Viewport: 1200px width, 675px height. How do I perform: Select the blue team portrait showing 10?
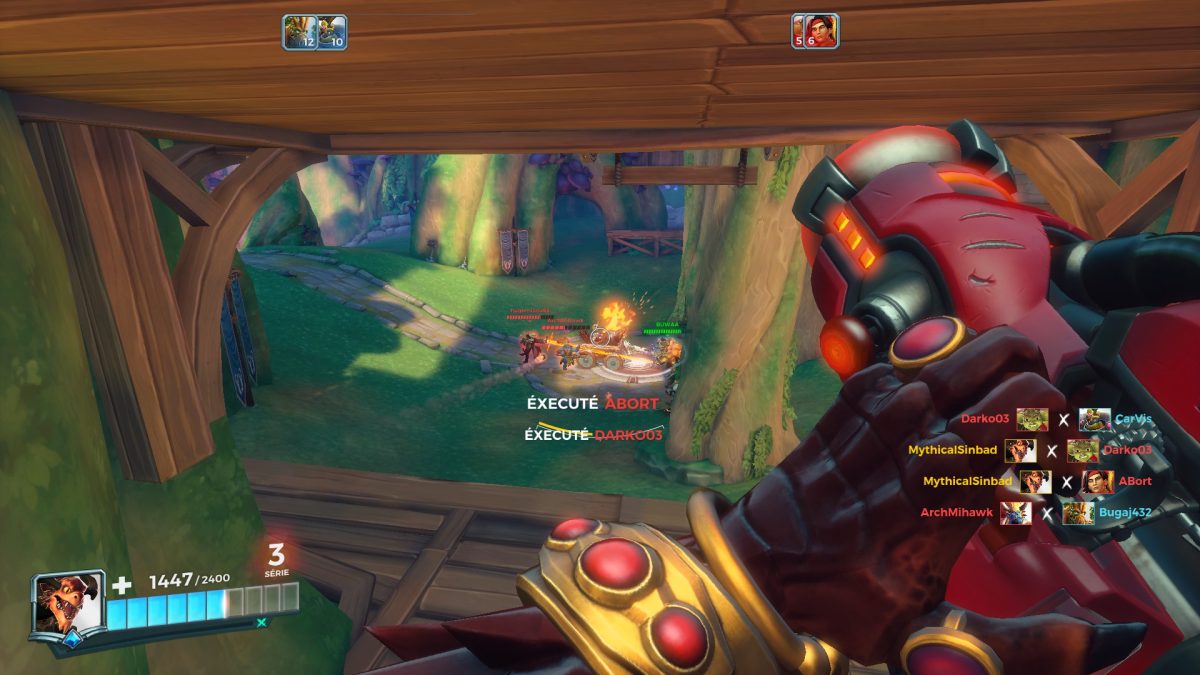click(x=332, y=32)
